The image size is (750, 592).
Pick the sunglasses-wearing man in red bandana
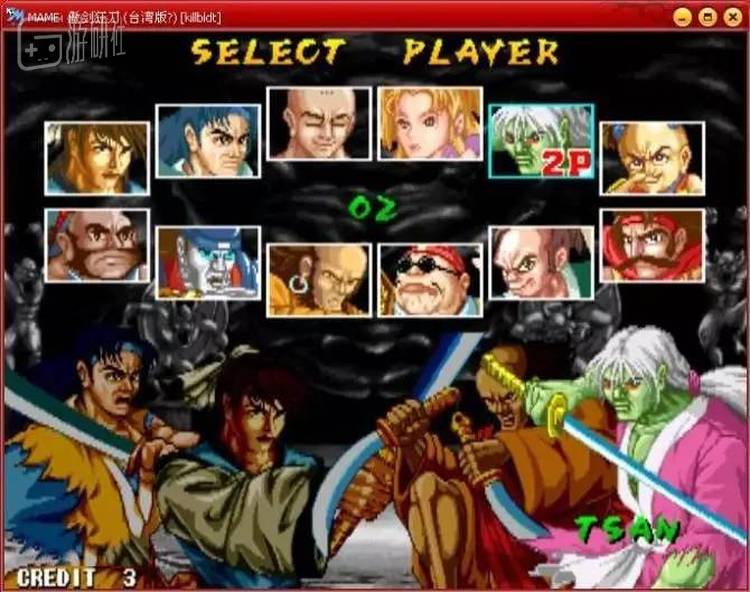click(x=430, y=280)
